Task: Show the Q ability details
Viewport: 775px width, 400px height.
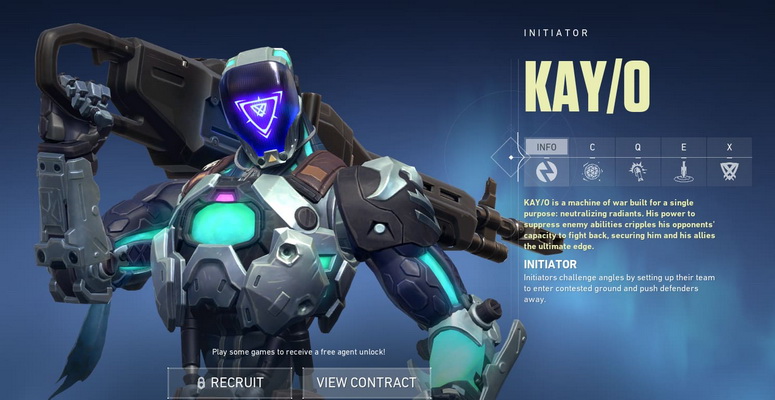Action: [638, 161]
